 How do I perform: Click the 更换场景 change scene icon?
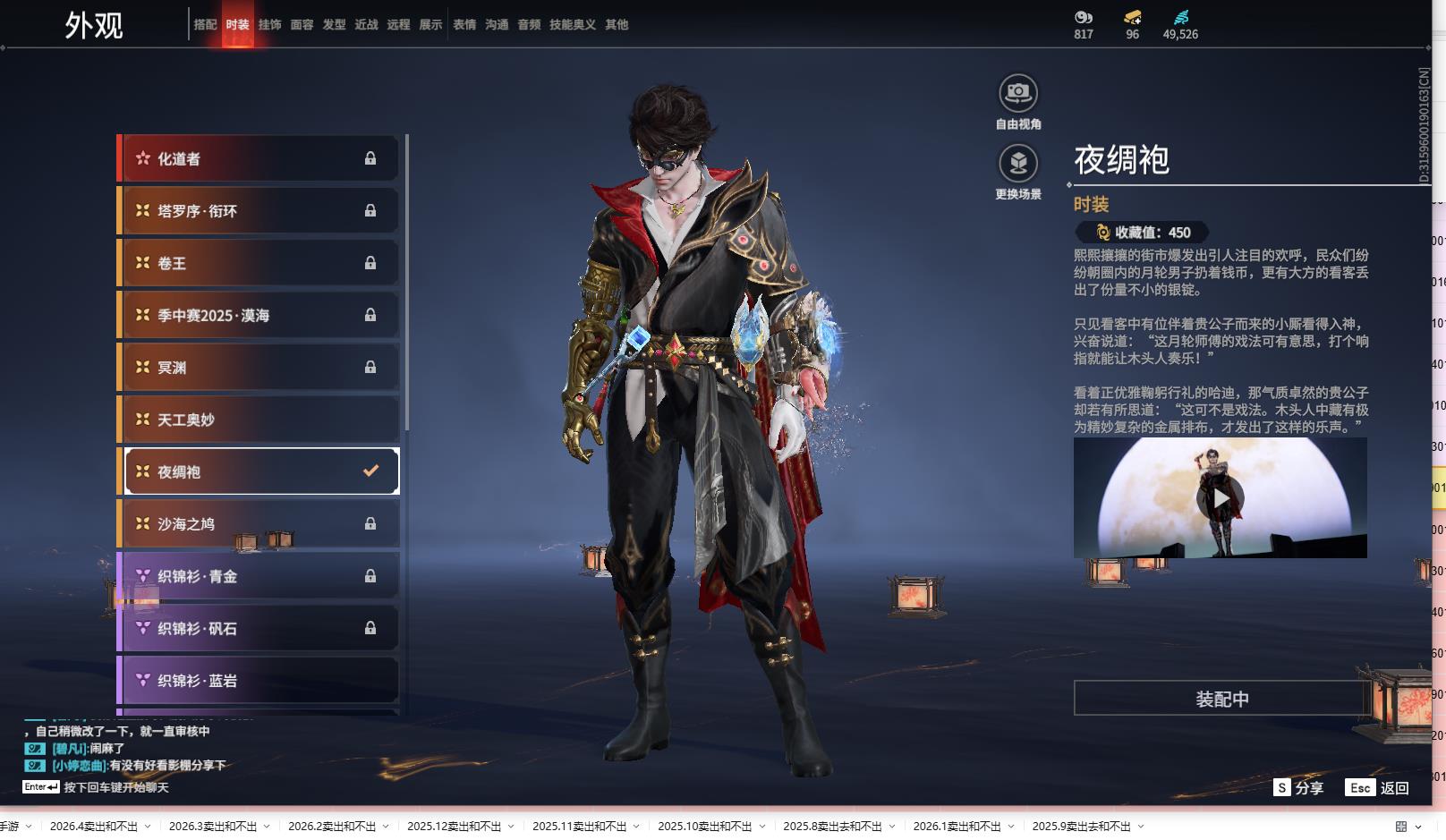coord(1018,164)
